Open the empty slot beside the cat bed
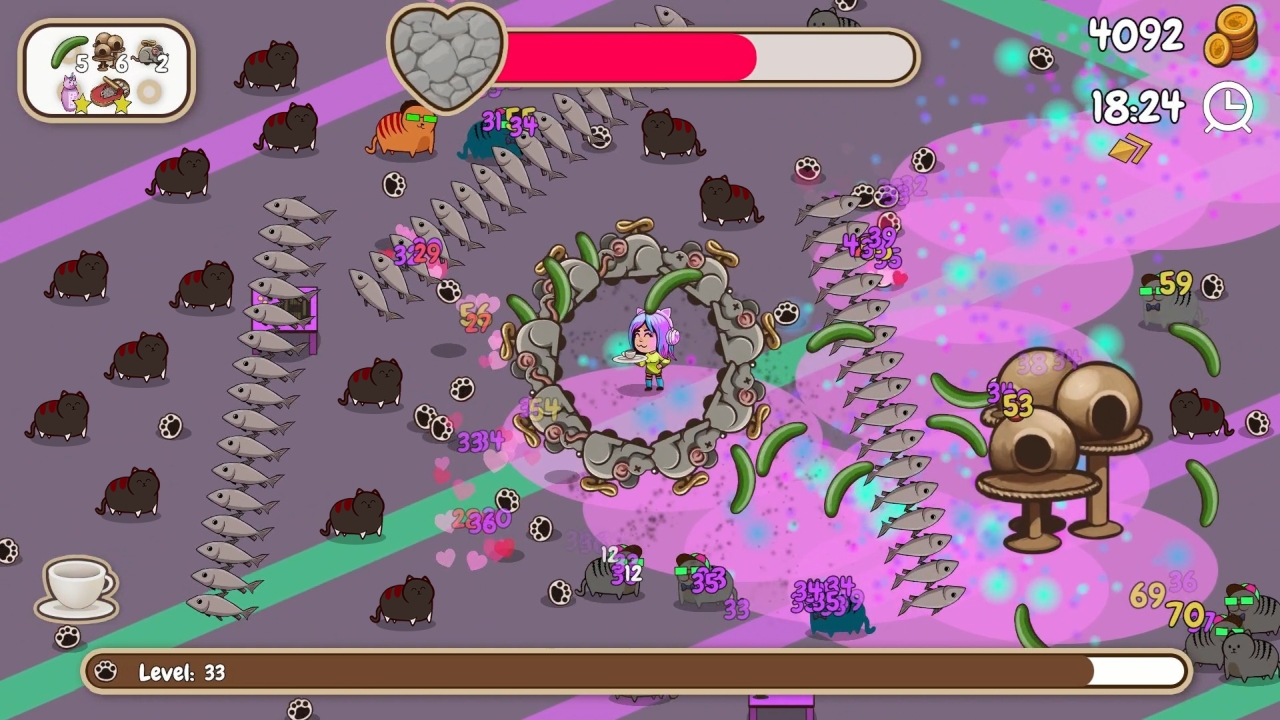Image resolution: width=1280 pixels, height=720 pixels. pos(148,92)
